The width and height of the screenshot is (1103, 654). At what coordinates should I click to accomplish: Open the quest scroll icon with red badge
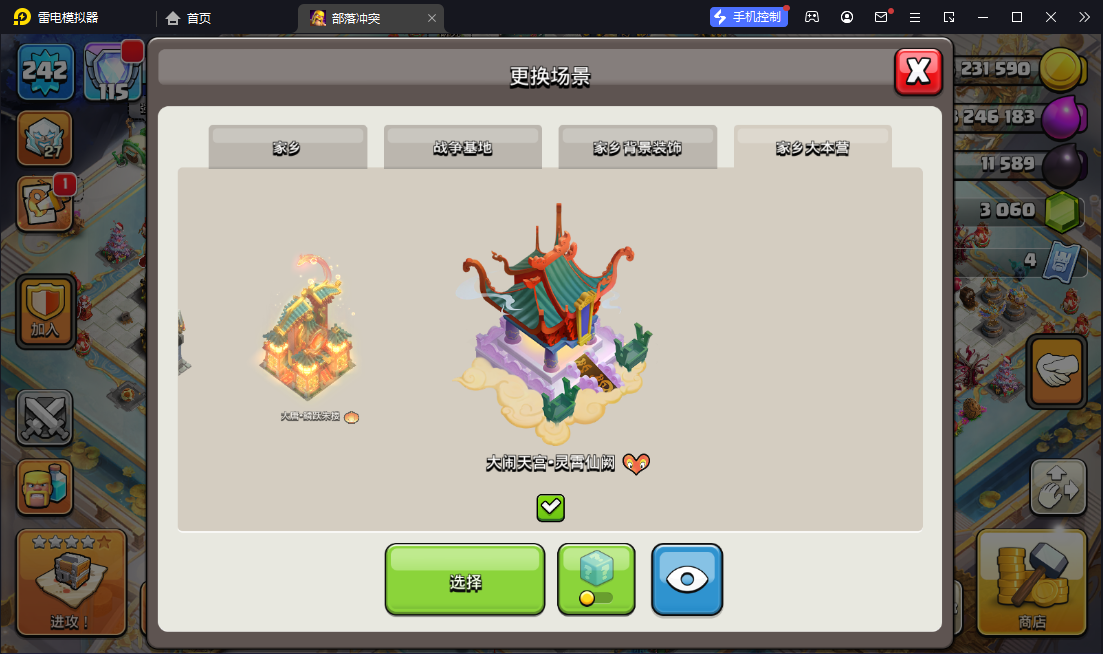click(x=44, y=205)
